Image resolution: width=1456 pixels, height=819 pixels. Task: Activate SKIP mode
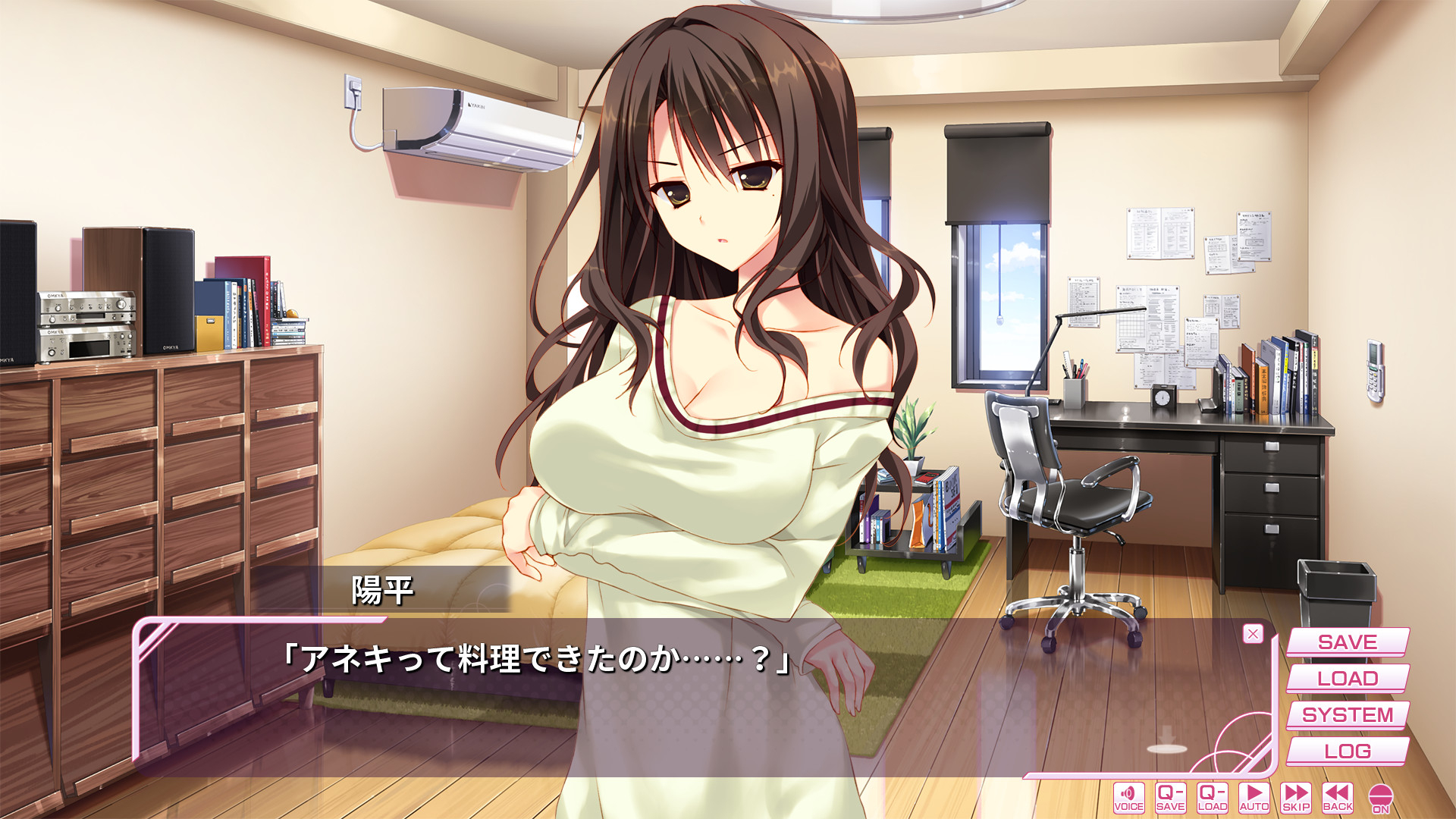[1296, 798]
